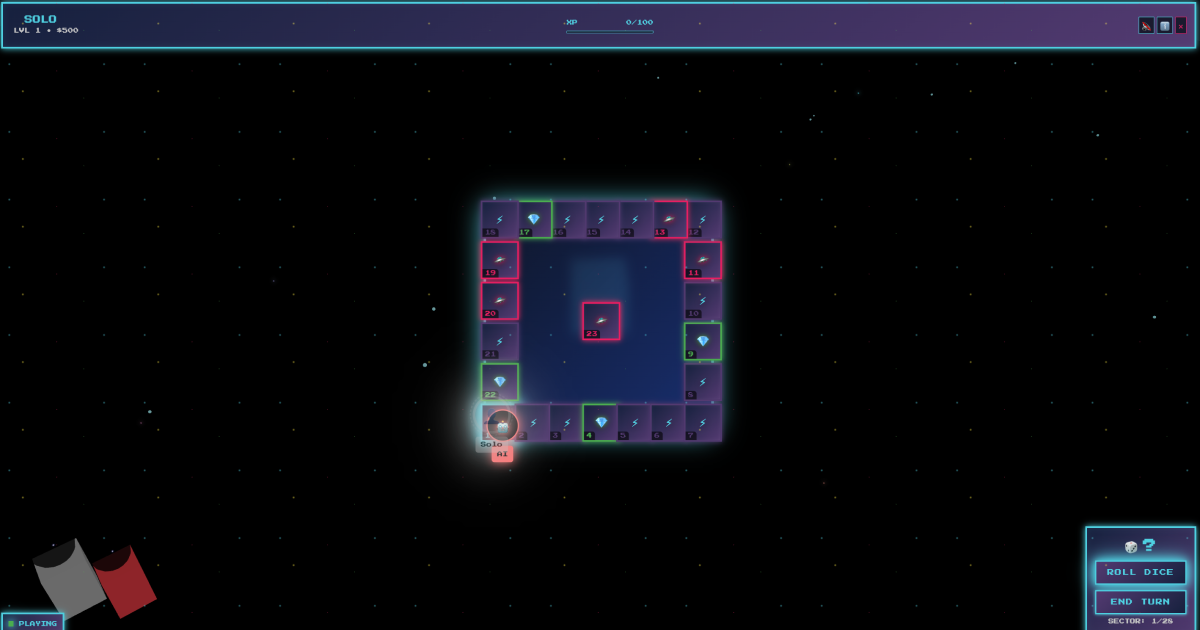Click the Playing status indicator

[33, 622]
